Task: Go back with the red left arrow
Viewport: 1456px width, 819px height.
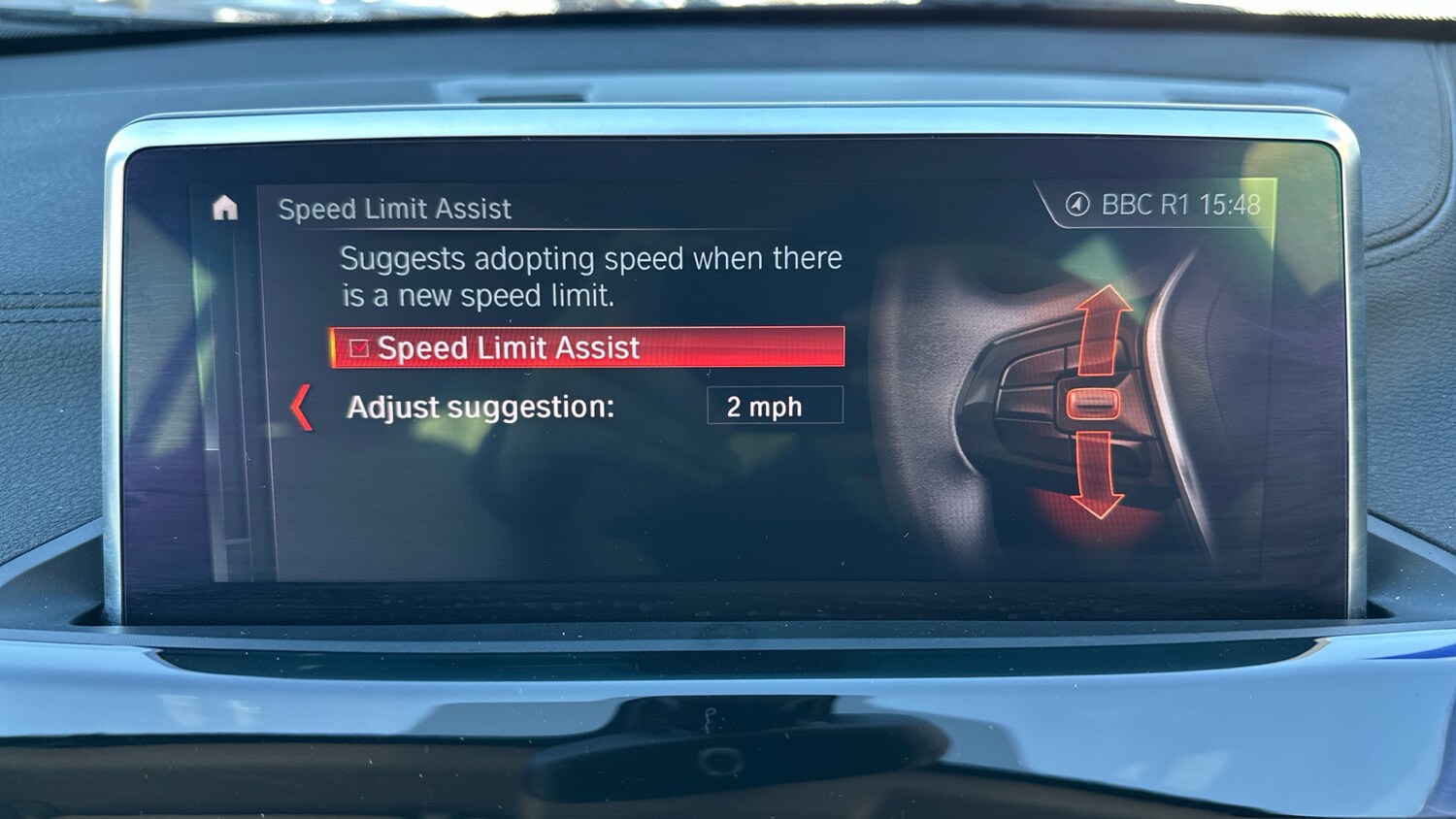Action: tap(302, 407)
